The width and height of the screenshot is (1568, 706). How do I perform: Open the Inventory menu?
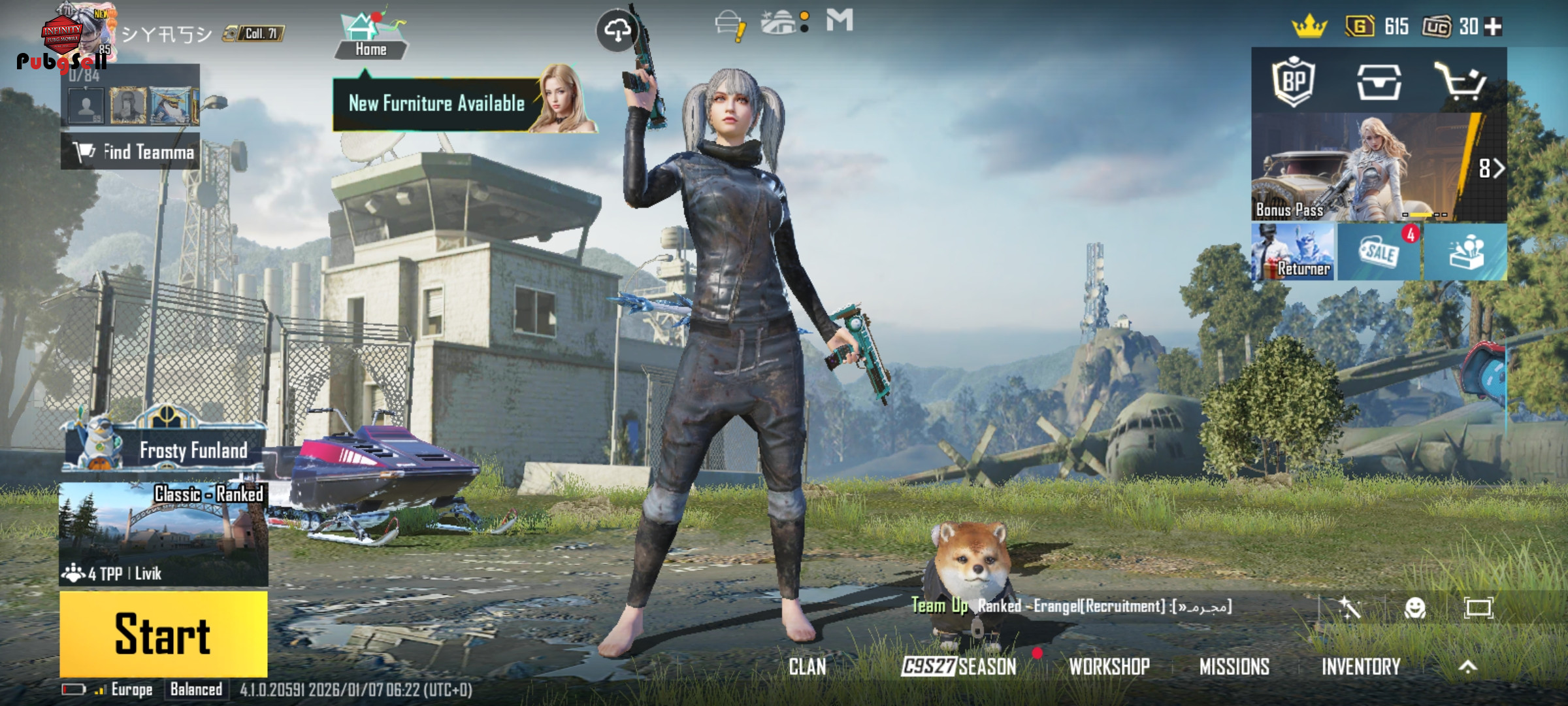1361,667
